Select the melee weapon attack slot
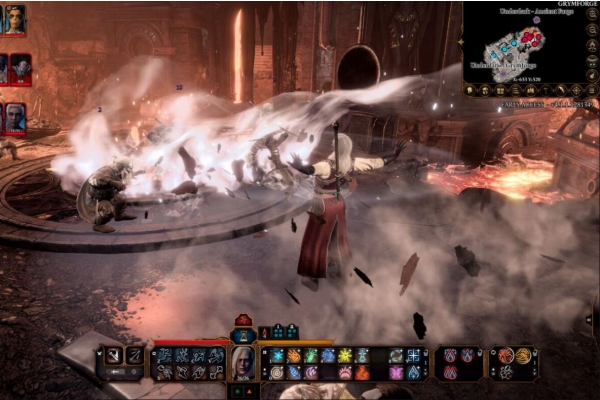Viewport: 600px width, 400px height. [x=114, y=355]
